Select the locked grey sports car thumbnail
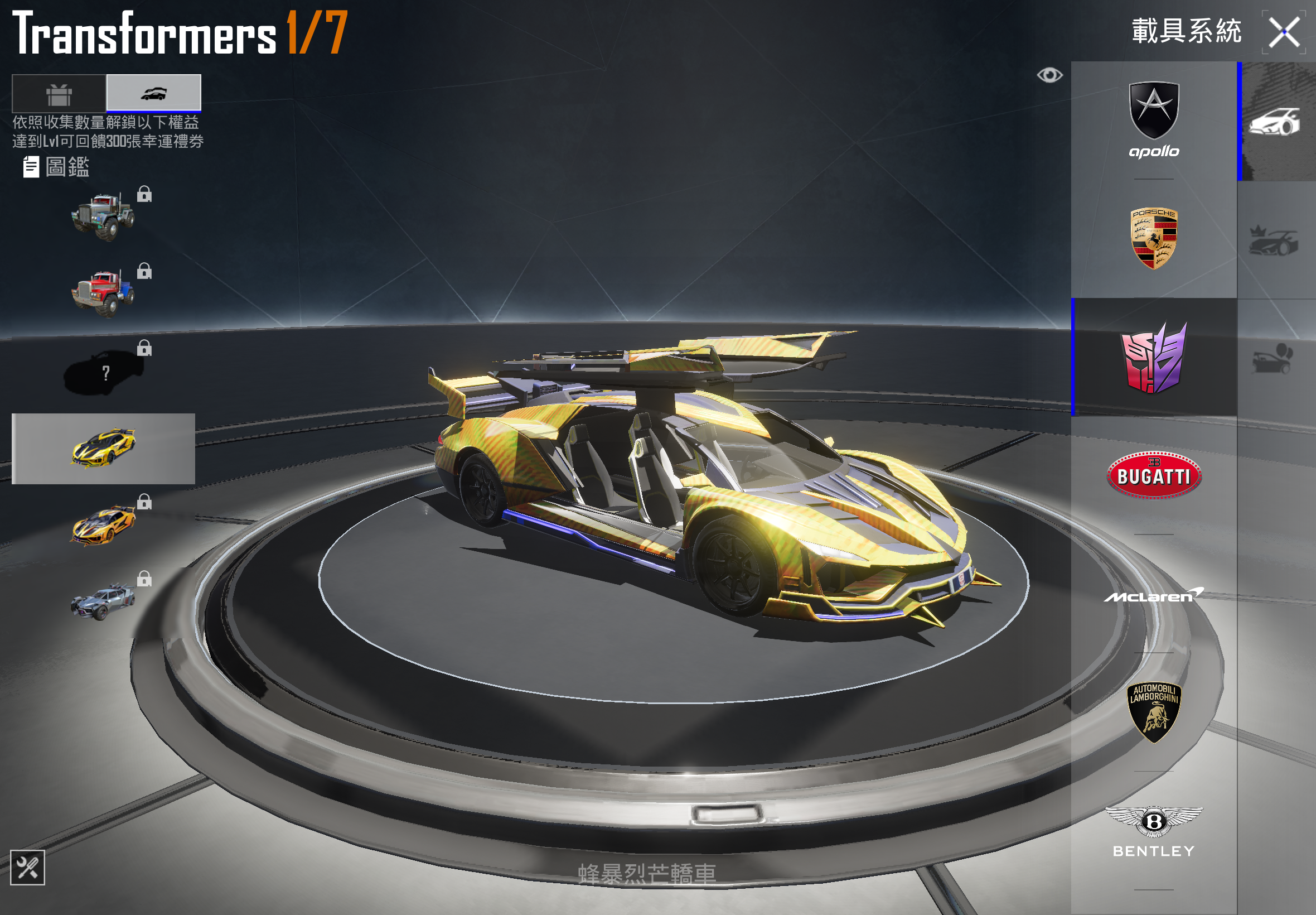This screenshot has width=1316, height=915. point(103,601)
